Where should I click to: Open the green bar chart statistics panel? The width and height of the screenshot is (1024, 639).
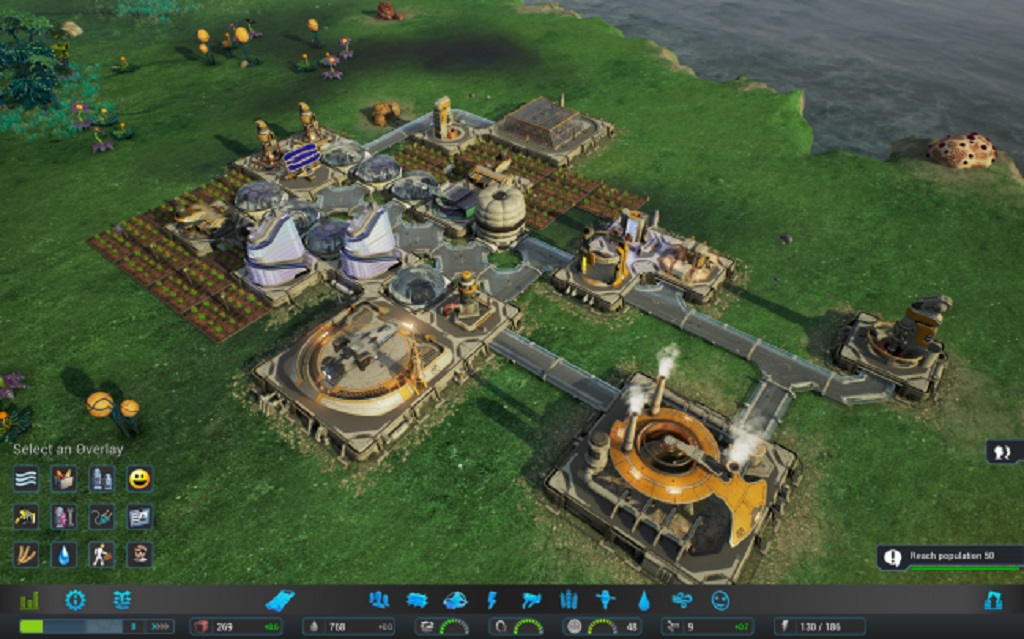pos(29,600)
